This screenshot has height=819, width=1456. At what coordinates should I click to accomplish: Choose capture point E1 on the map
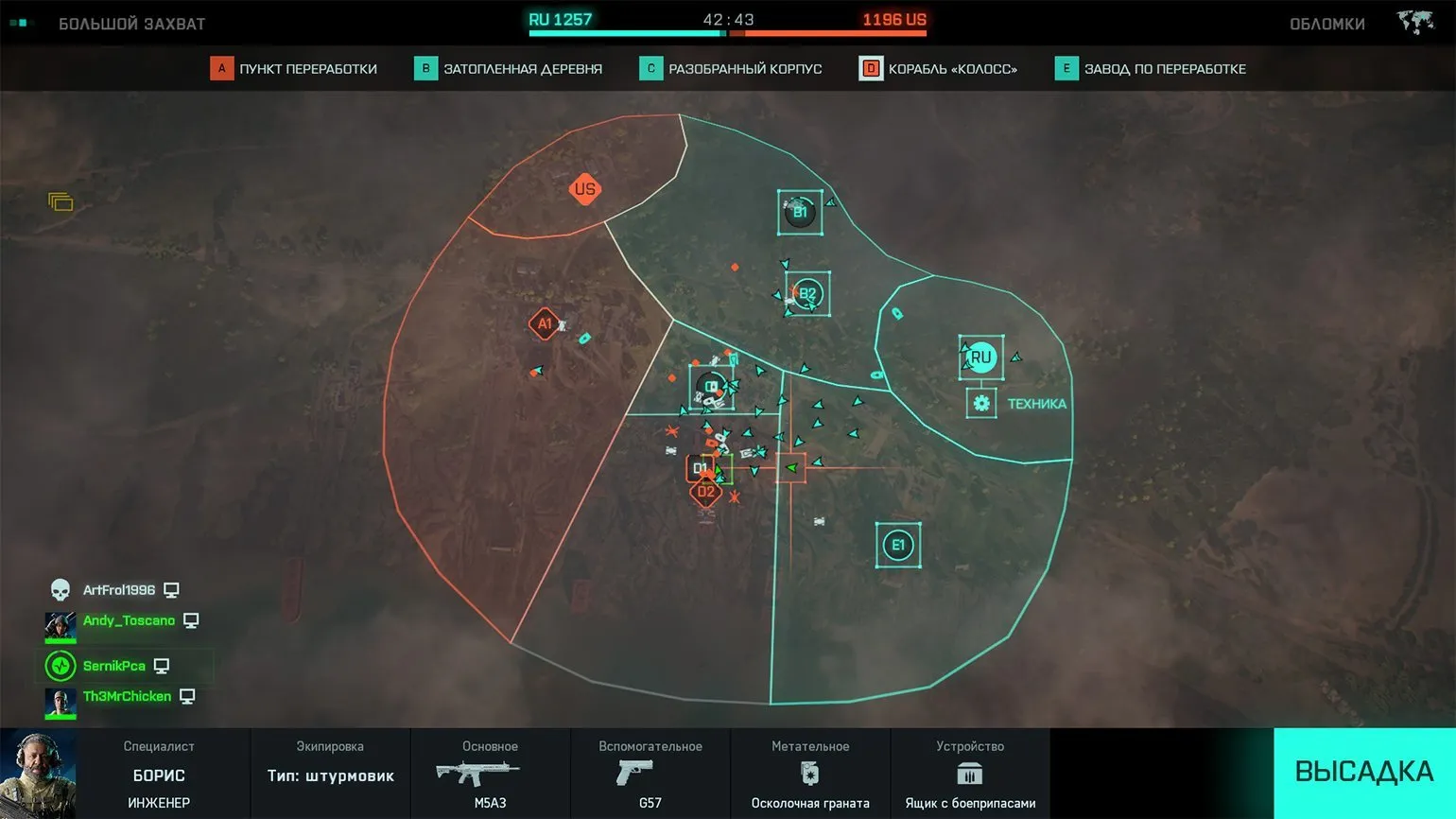[x=898, y=545]
